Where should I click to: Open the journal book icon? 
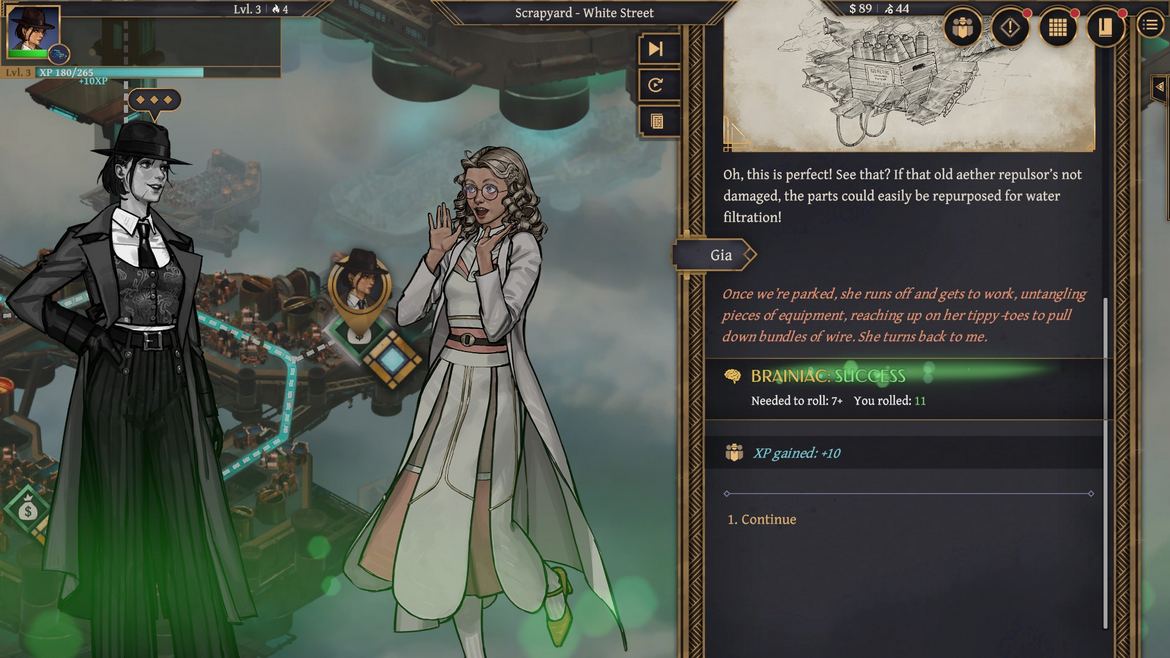tap(1105, 28)
